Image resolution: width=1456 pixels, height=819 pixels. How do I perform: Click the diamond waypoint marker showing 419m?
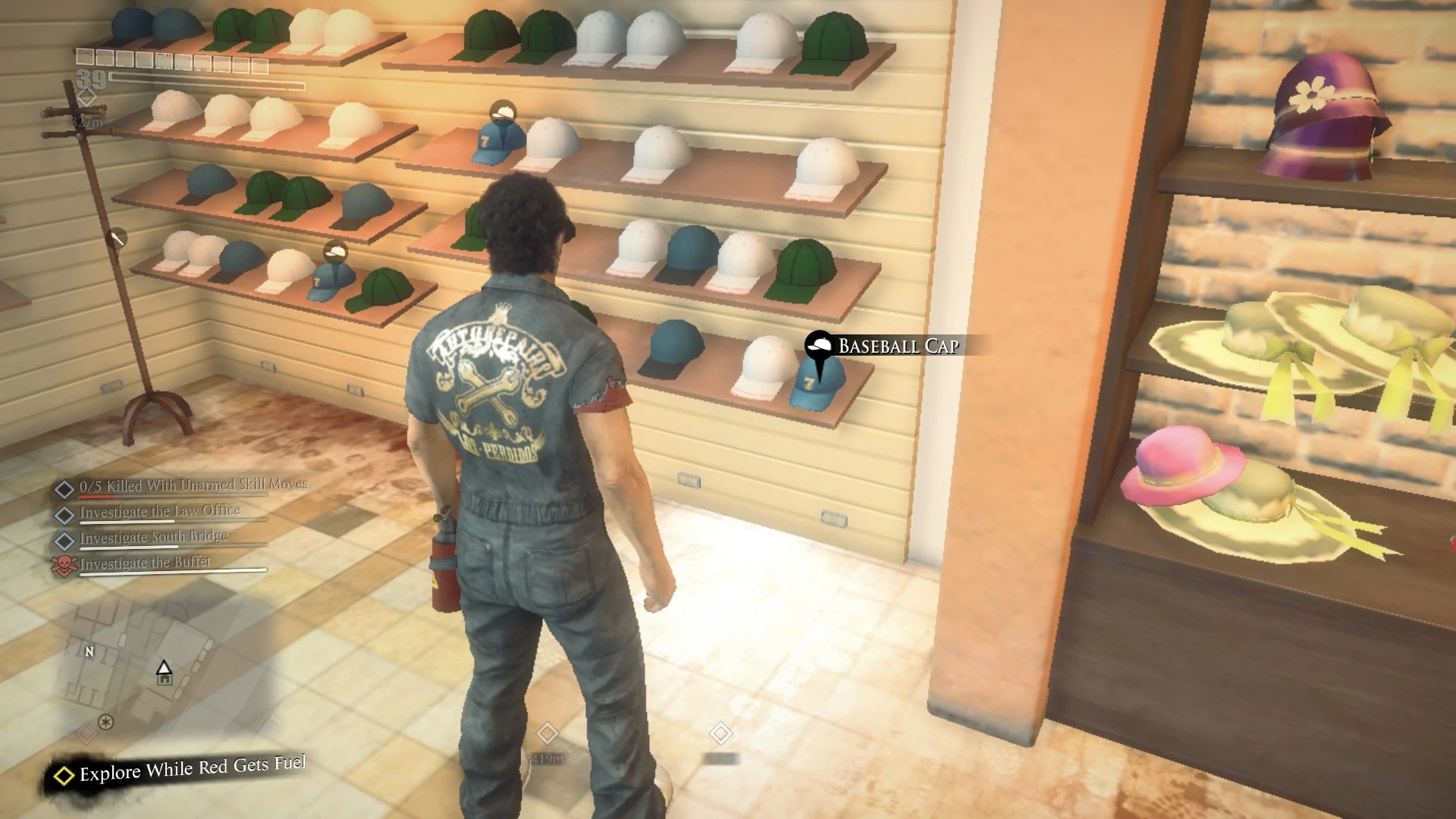coord(548,733)
